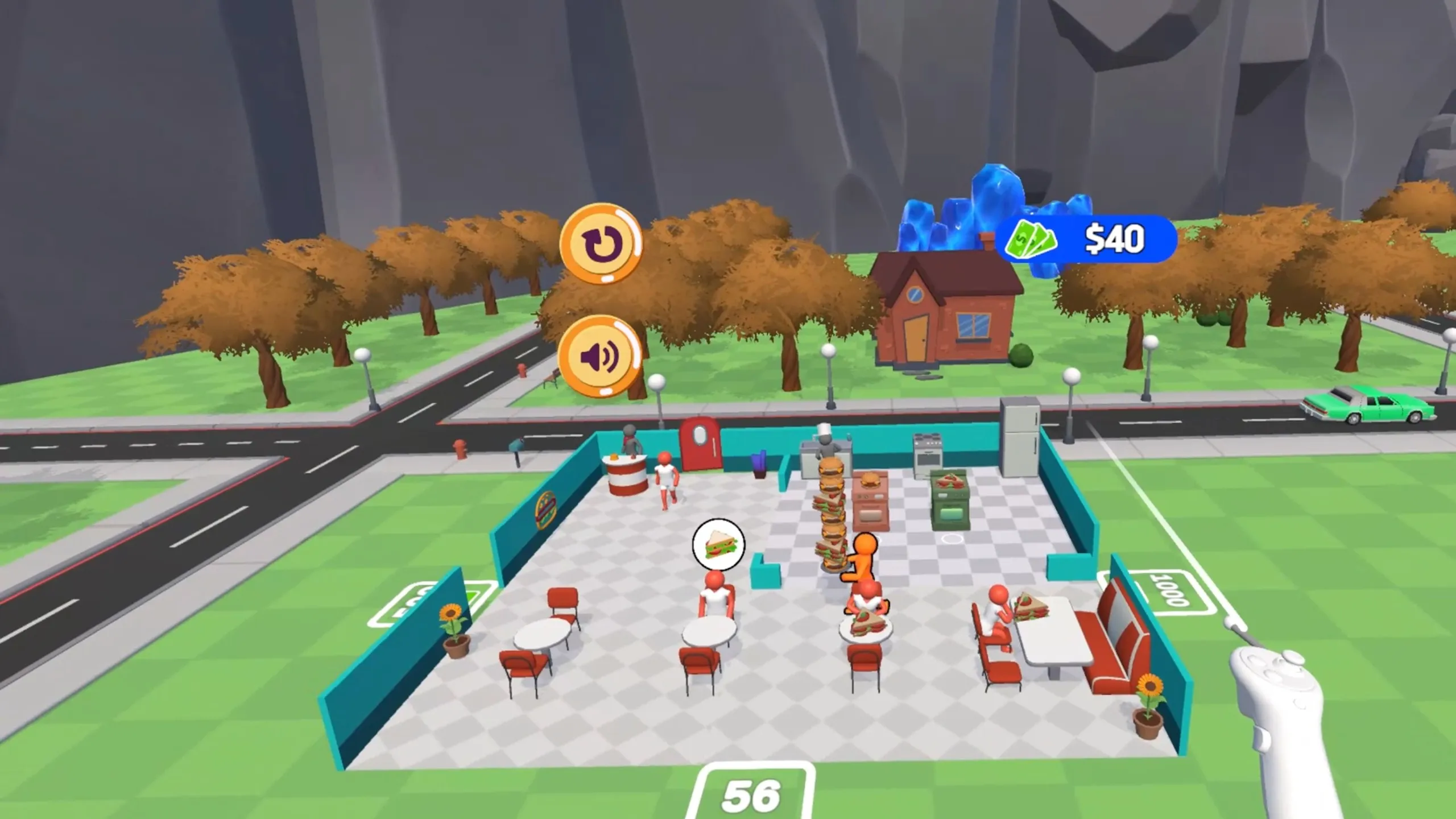The image size is (1456, 819).
Task: Toggle the orange sound speaker button
Action: (x=599, y=357)
